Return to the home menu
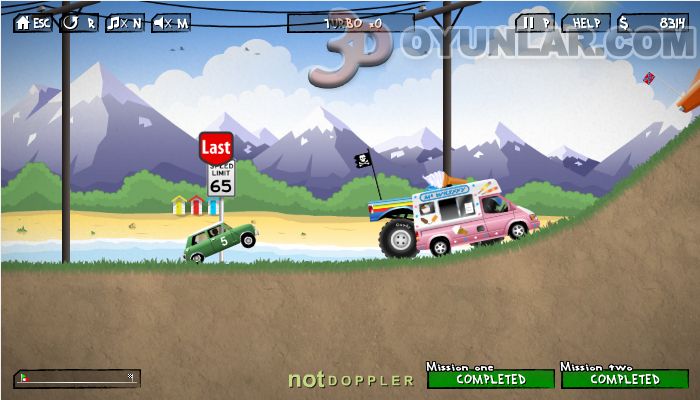This screenshot has height=400, width=700. click(x=33, y=22)
